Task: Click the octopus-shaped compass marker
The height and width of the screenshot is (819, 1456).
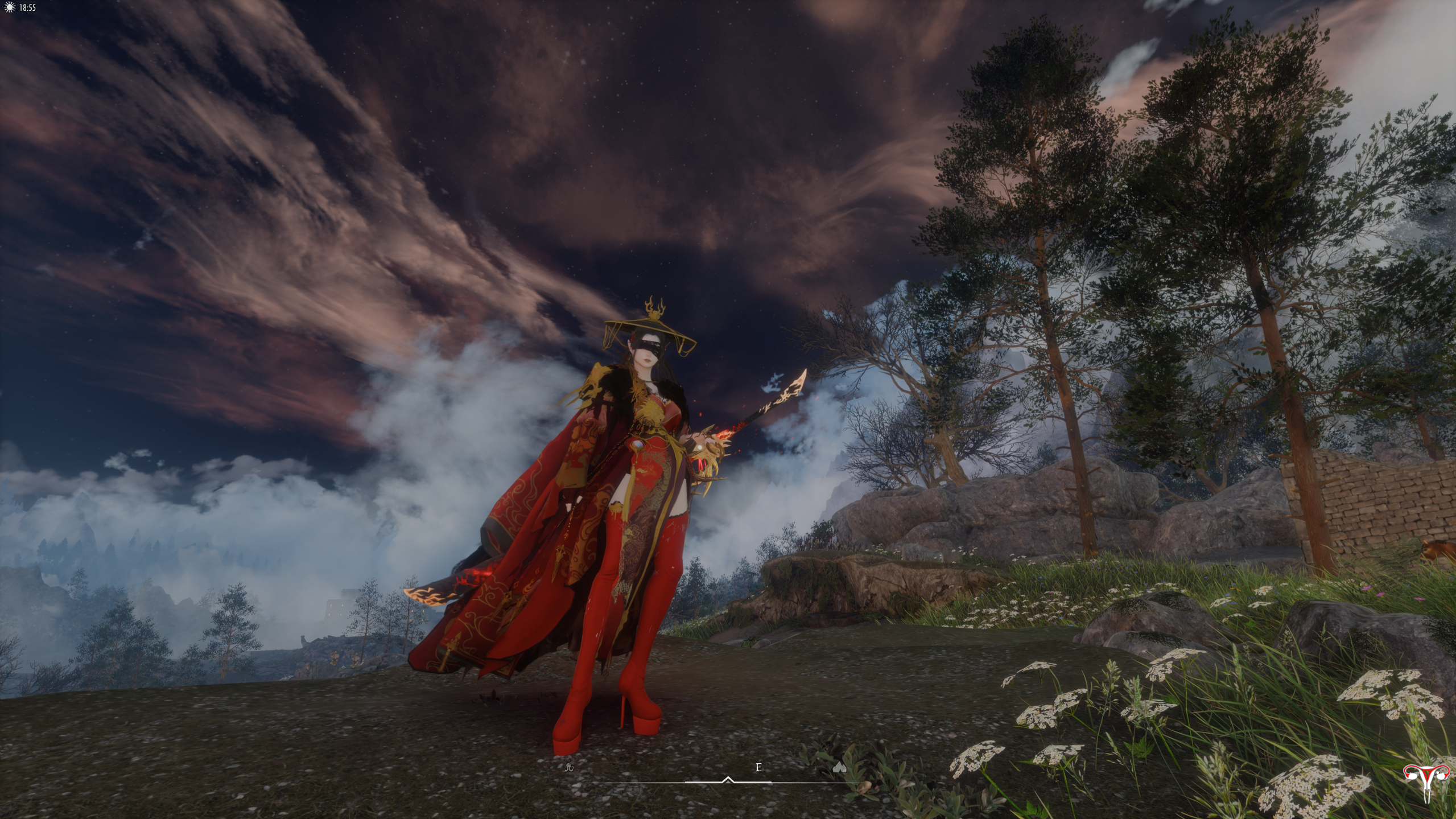Action: [569, 767]
